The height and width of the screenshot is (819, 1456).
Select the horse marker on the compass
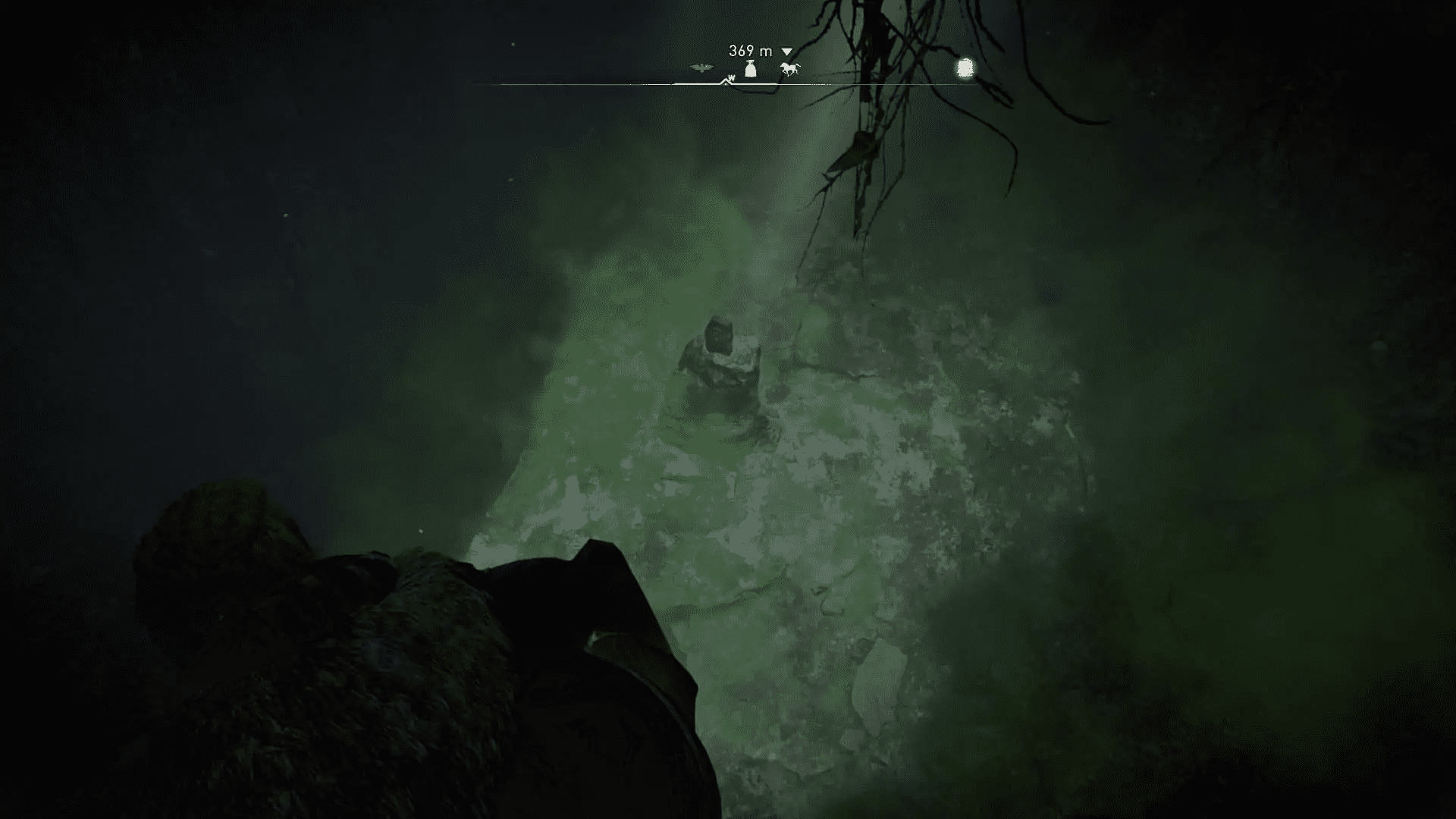pyautogui.click(x=789, y=70)
